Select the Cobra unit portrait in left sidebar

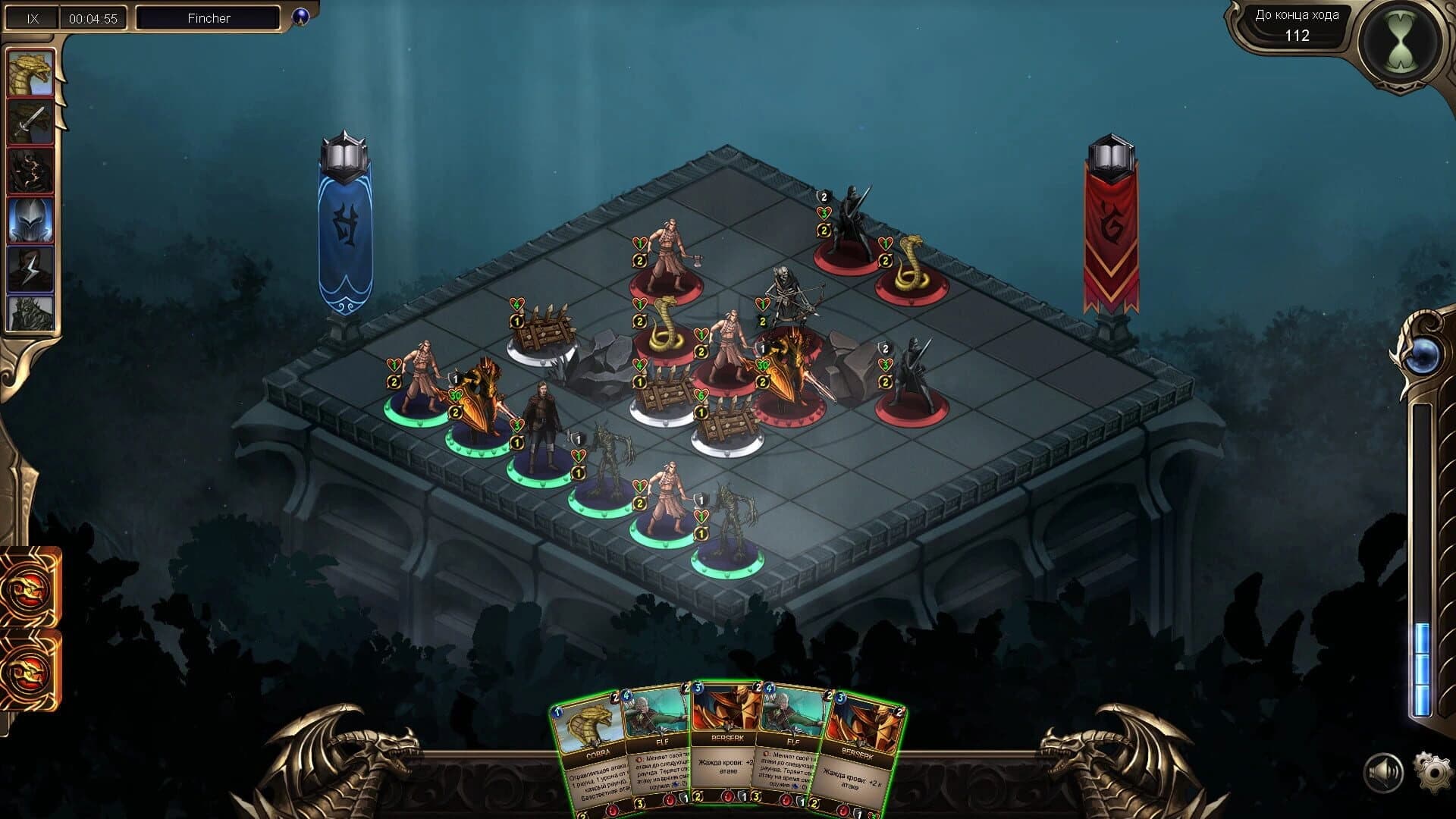point(32,72)
